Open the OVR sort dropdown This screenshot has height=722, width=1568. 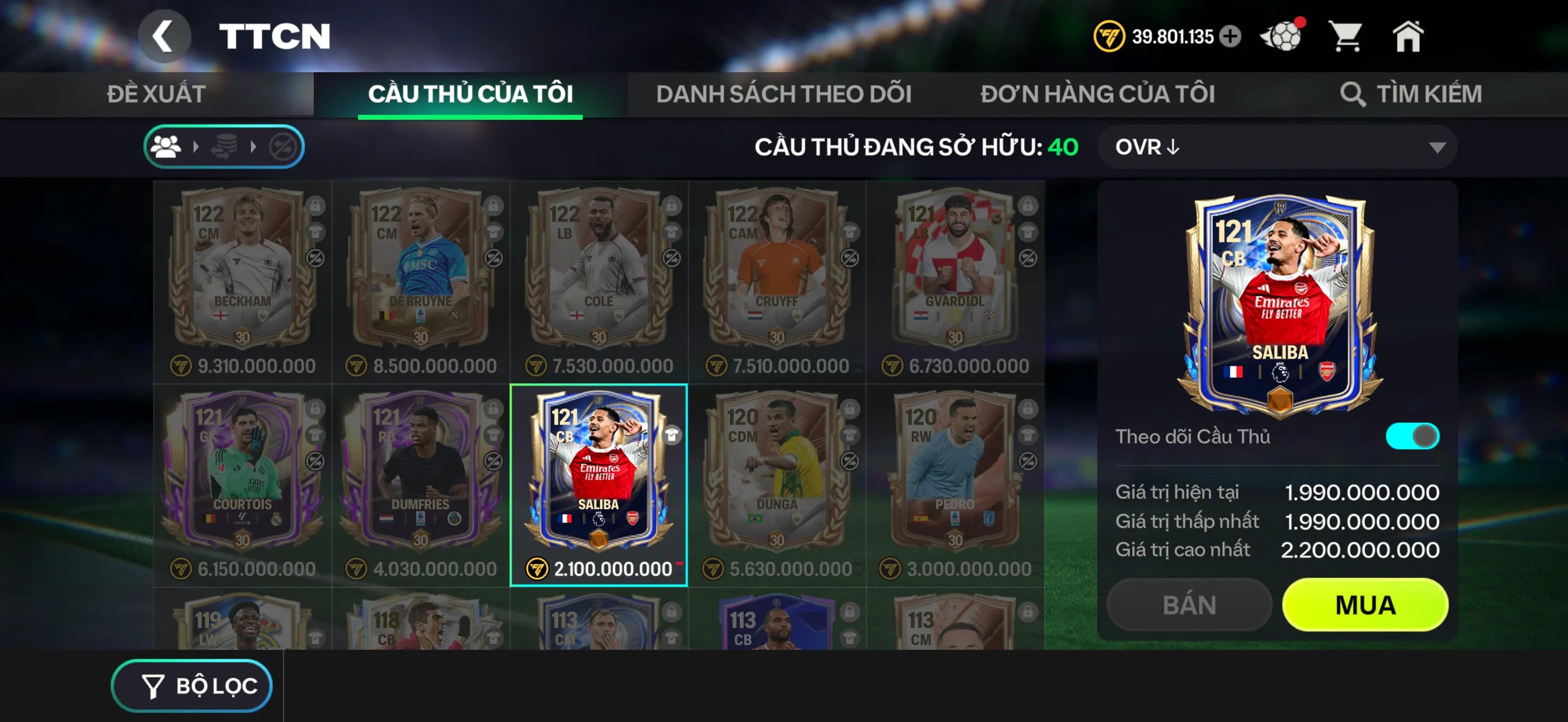[1278, 147]
